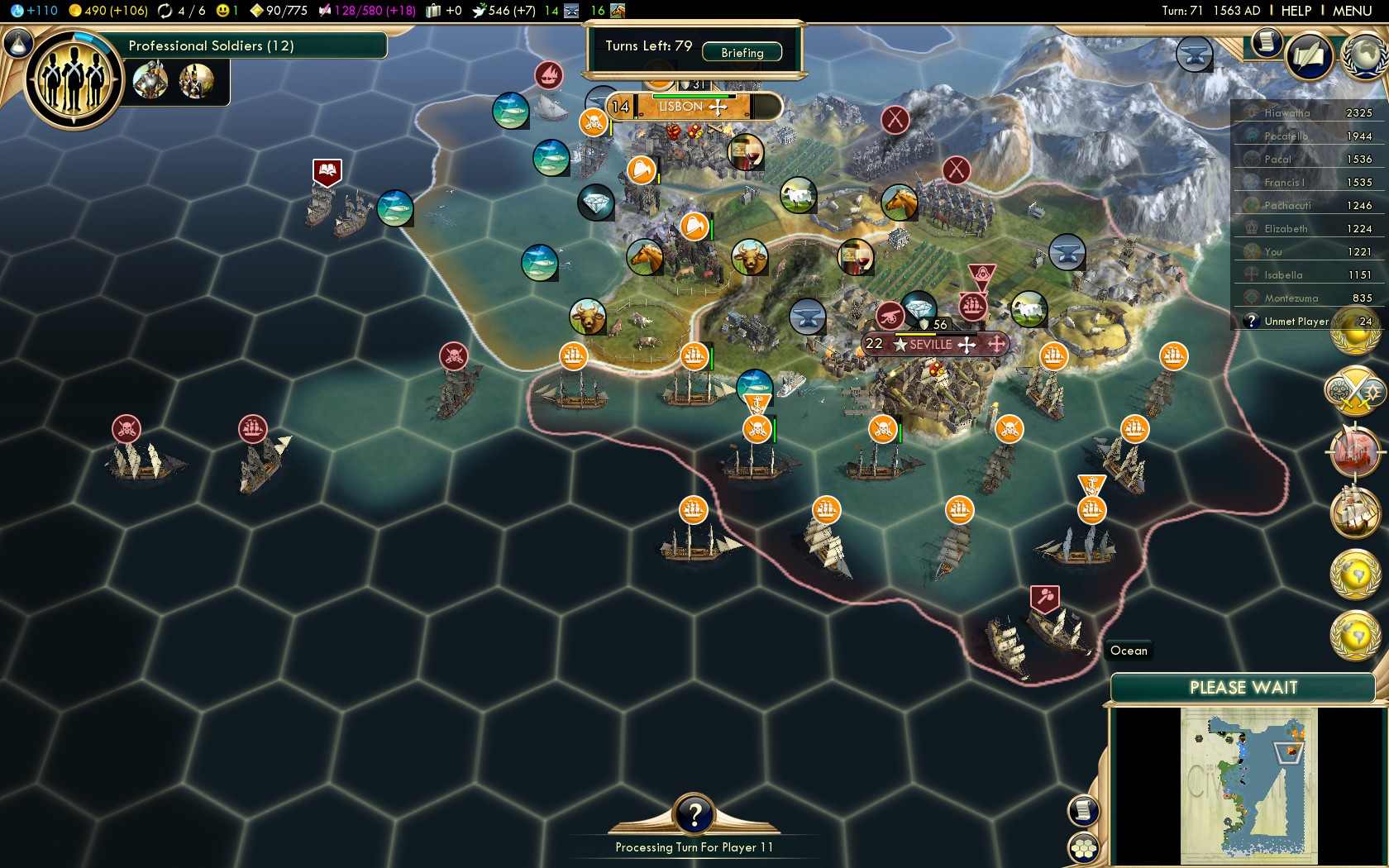
Task: Select Hiawatha in the score list
Action: click(x=1286, y=113)
